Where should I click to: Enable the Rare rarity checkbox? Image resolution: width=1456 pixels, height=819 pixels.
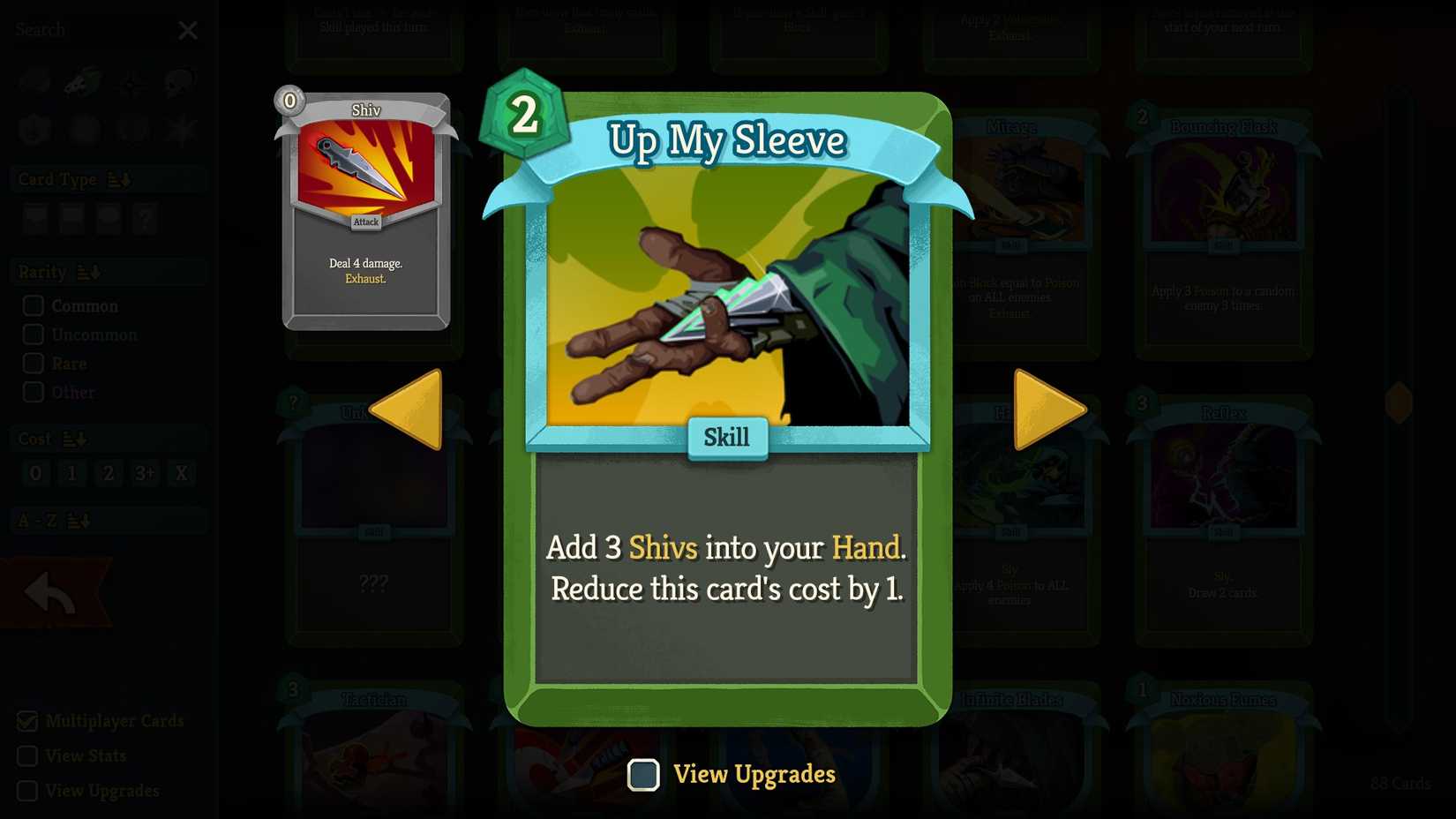[34, 364]
